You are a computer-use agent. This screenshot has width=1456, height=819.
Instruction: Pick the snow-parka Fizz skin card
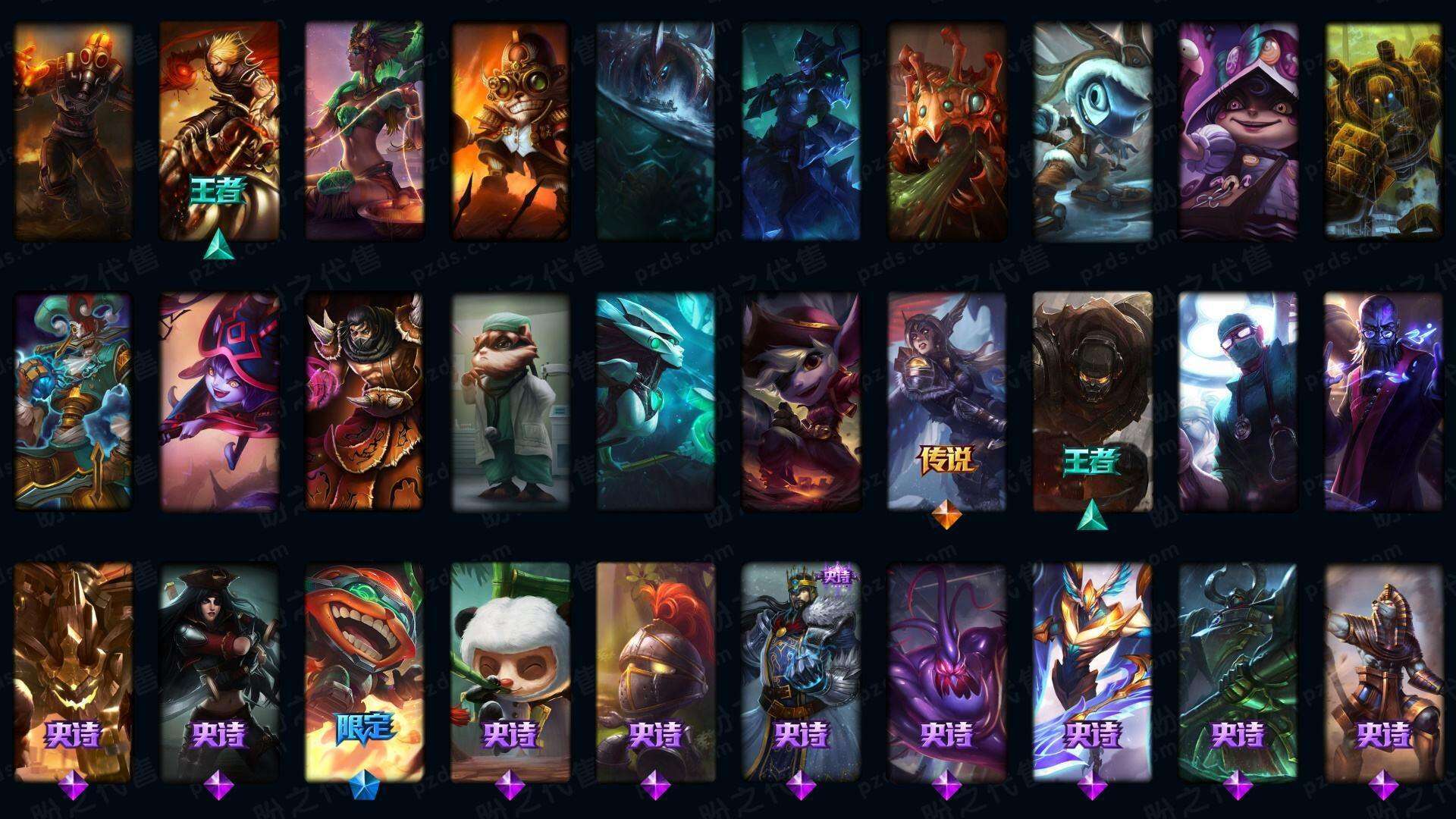click(x=1092, y=130)
